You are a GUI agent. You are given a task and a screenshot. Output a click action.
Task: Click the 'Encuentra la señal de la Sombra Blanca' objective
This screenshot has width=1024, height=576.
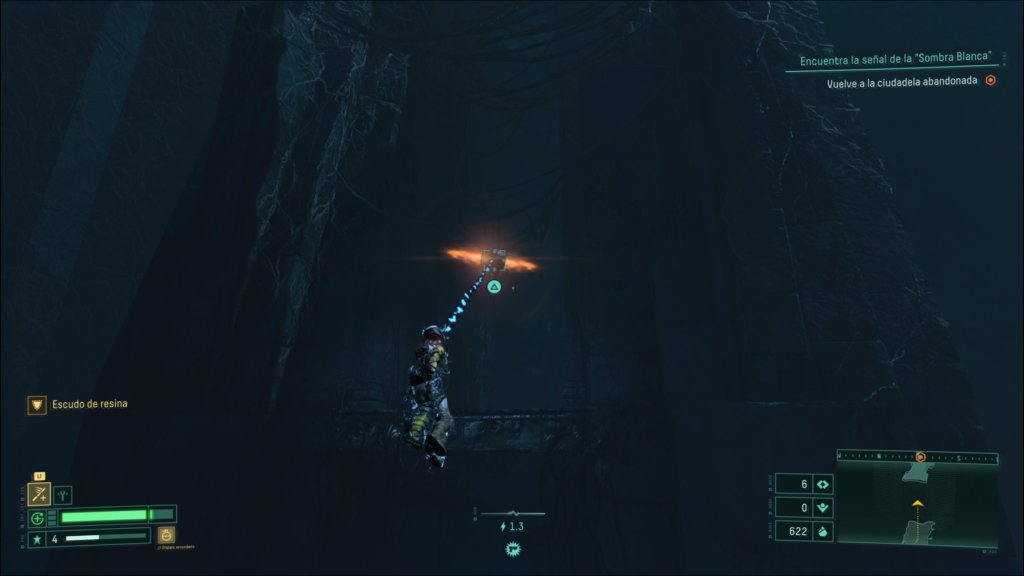pos(894,60)
